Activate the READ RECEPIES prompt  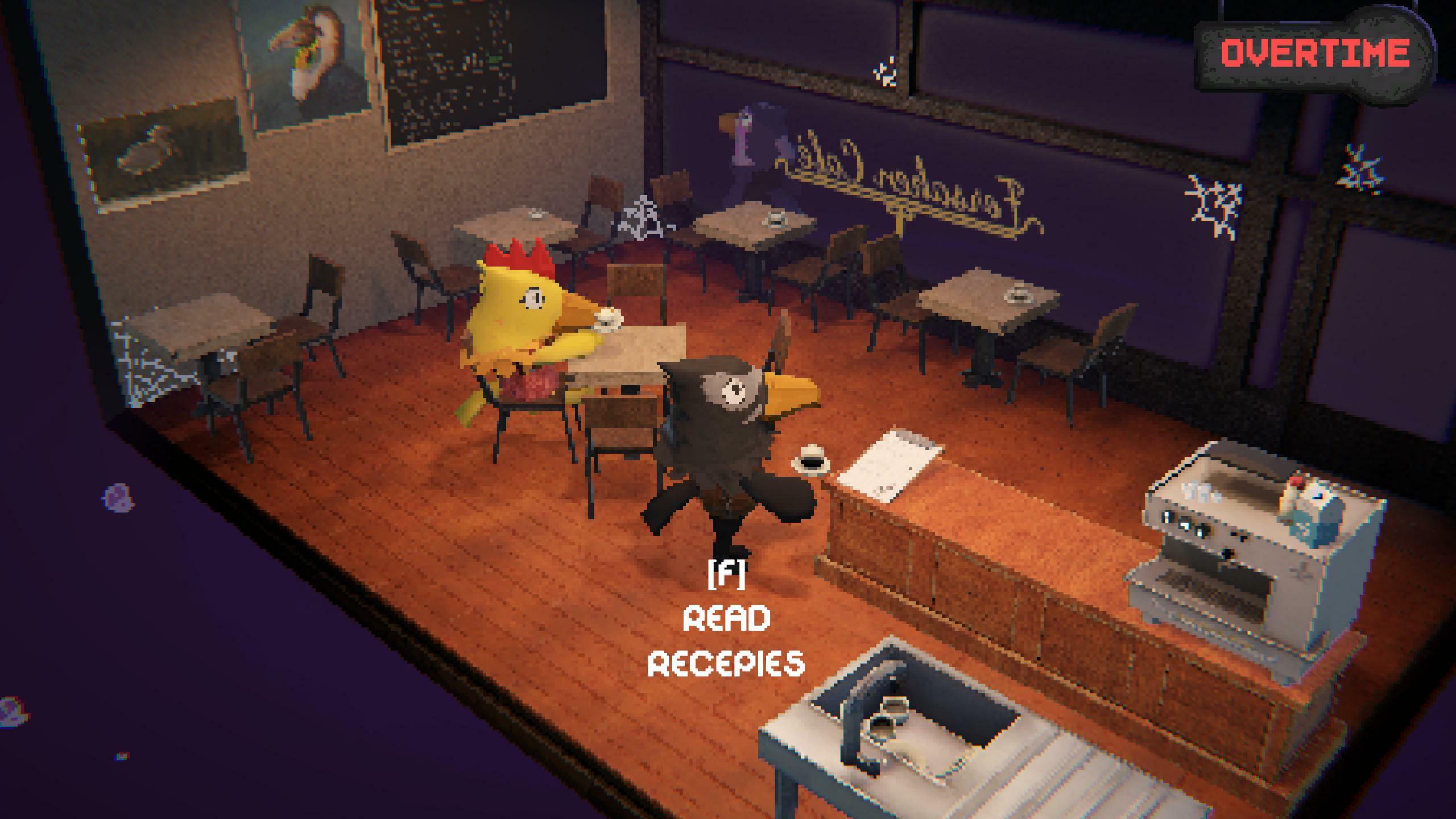tap(728, 637)
